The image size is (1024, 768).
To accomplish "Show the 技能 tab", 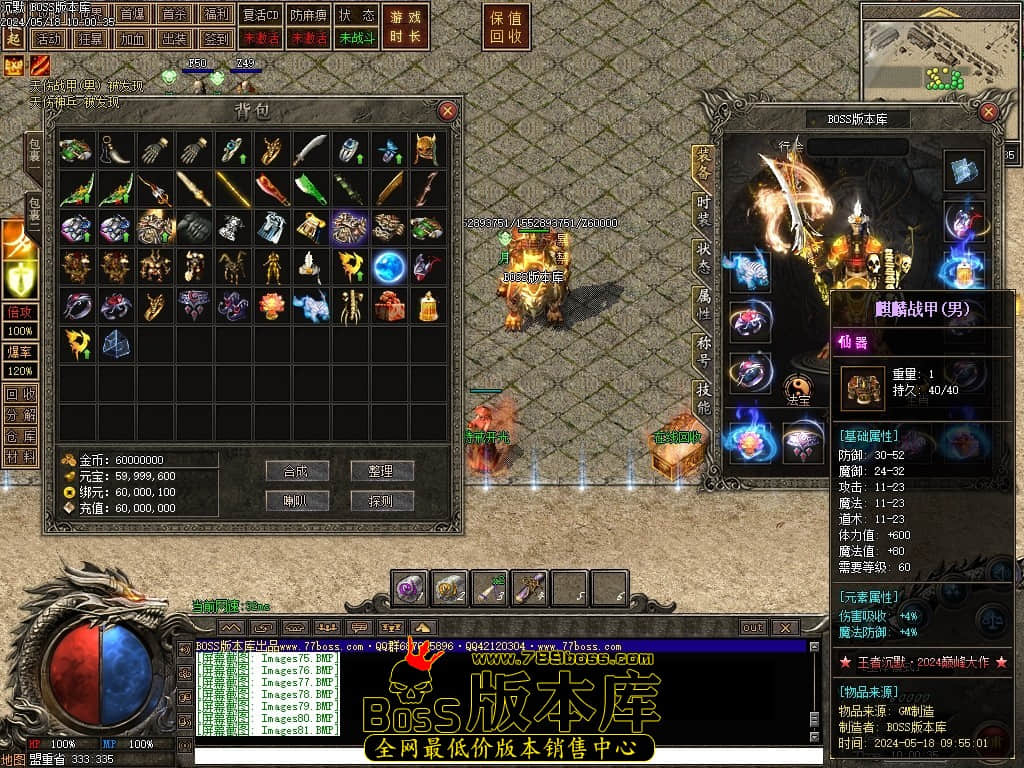I will coord(703,400).
